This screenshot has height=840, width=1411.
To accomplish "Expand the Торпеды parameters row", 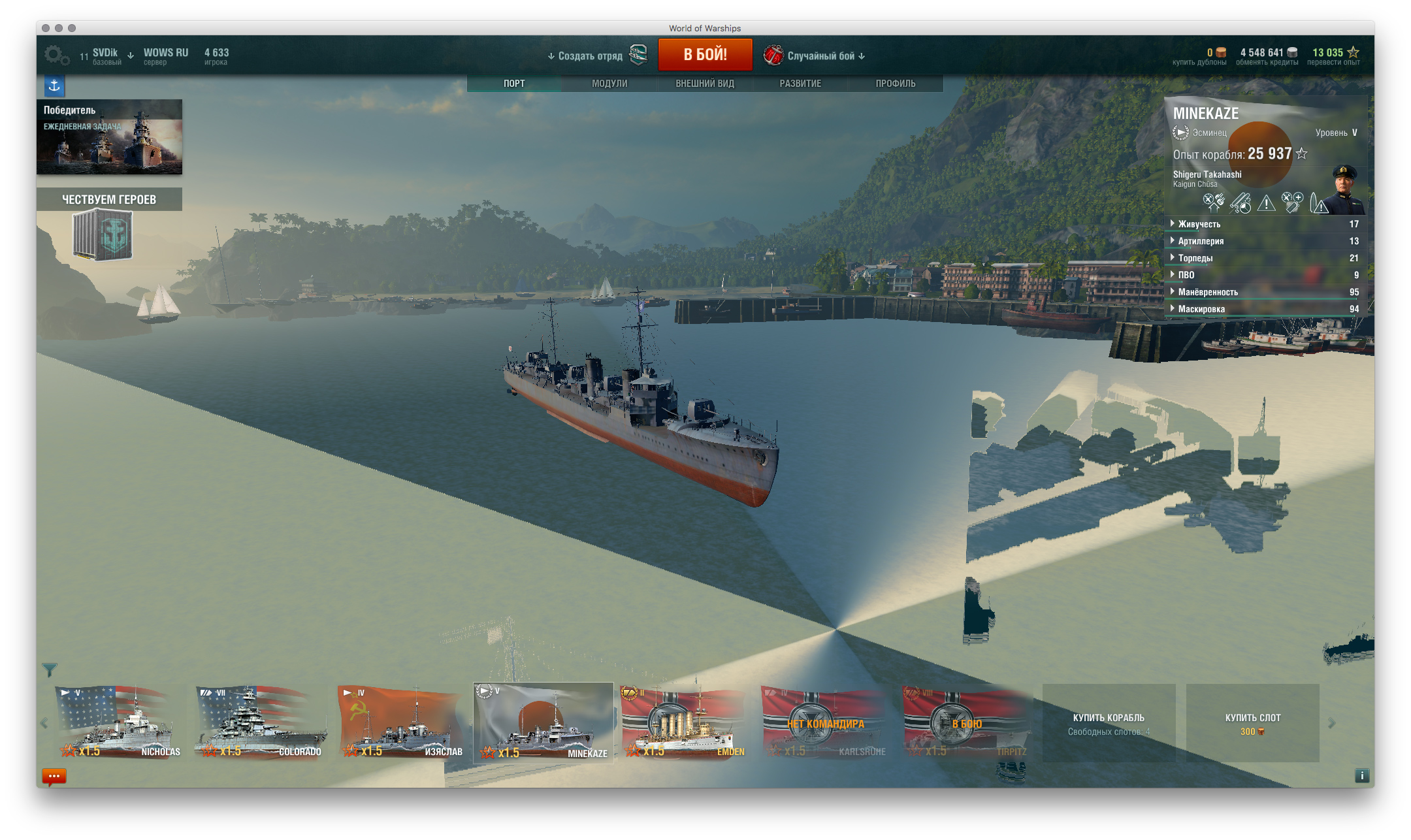I will click(x=1195, y=258).
